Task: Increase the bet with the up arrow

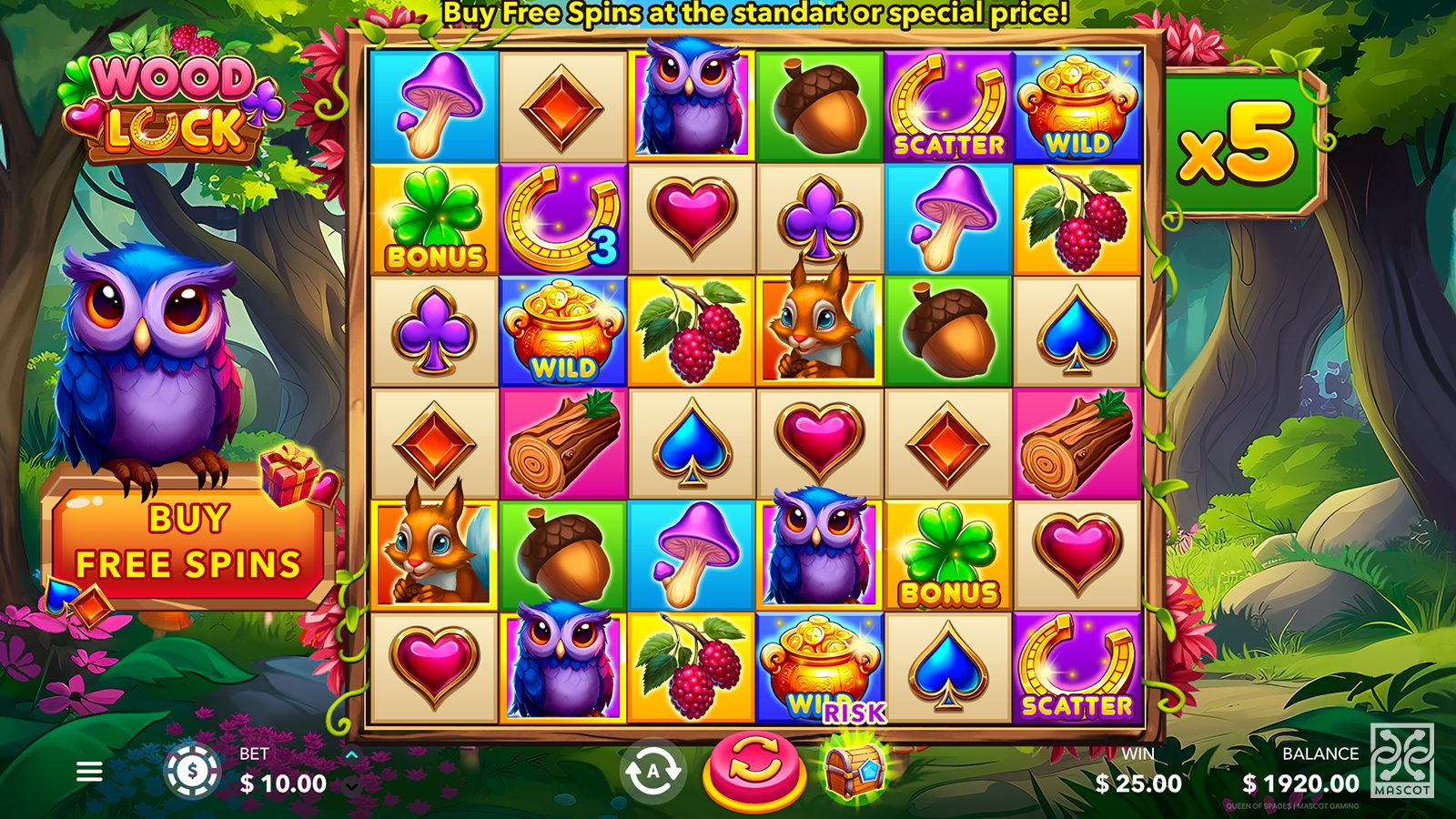Action: click(x=352, y=755)
